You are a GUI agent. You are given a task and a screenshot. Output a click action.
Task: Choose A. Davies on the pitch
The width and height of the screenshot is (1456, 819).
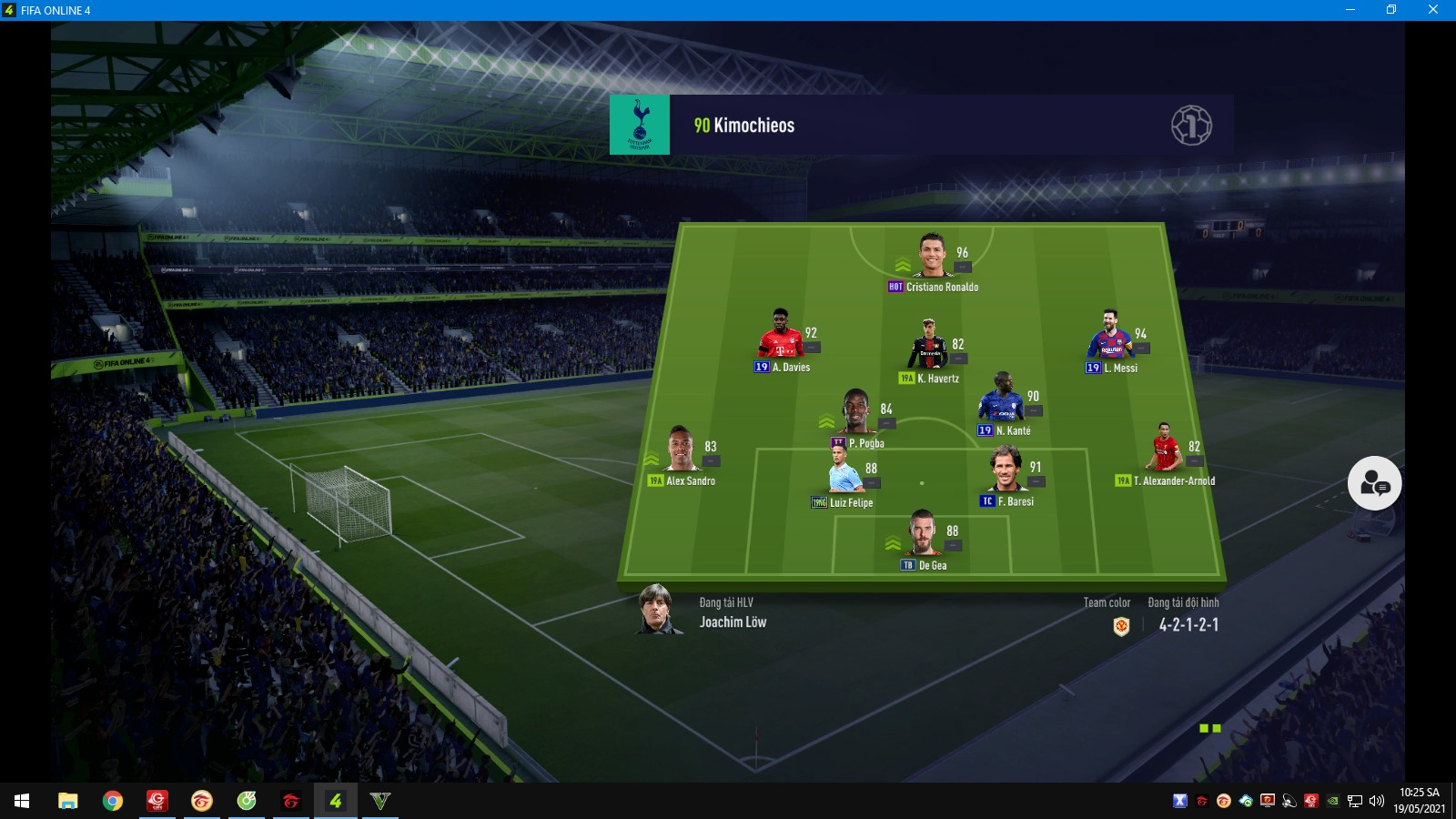[781, 335]
